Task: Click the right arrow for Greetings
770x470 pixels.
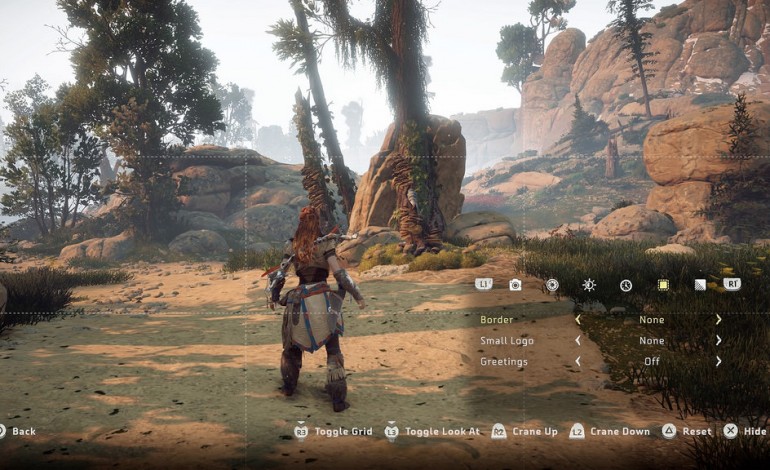Action: (x=718, y=362)
